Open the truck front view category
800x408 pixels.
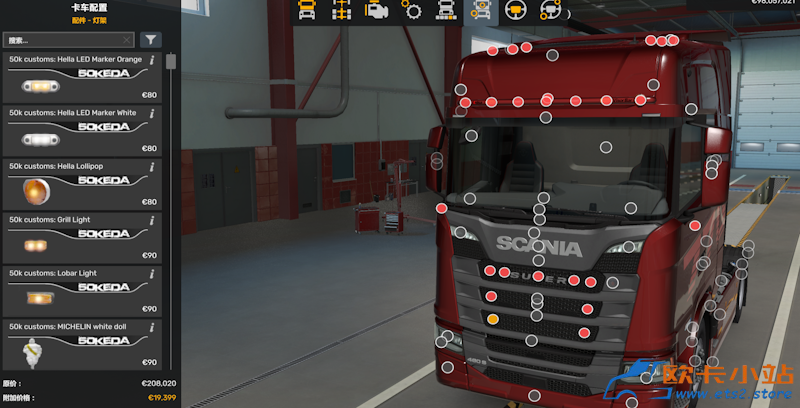point(308,11)
